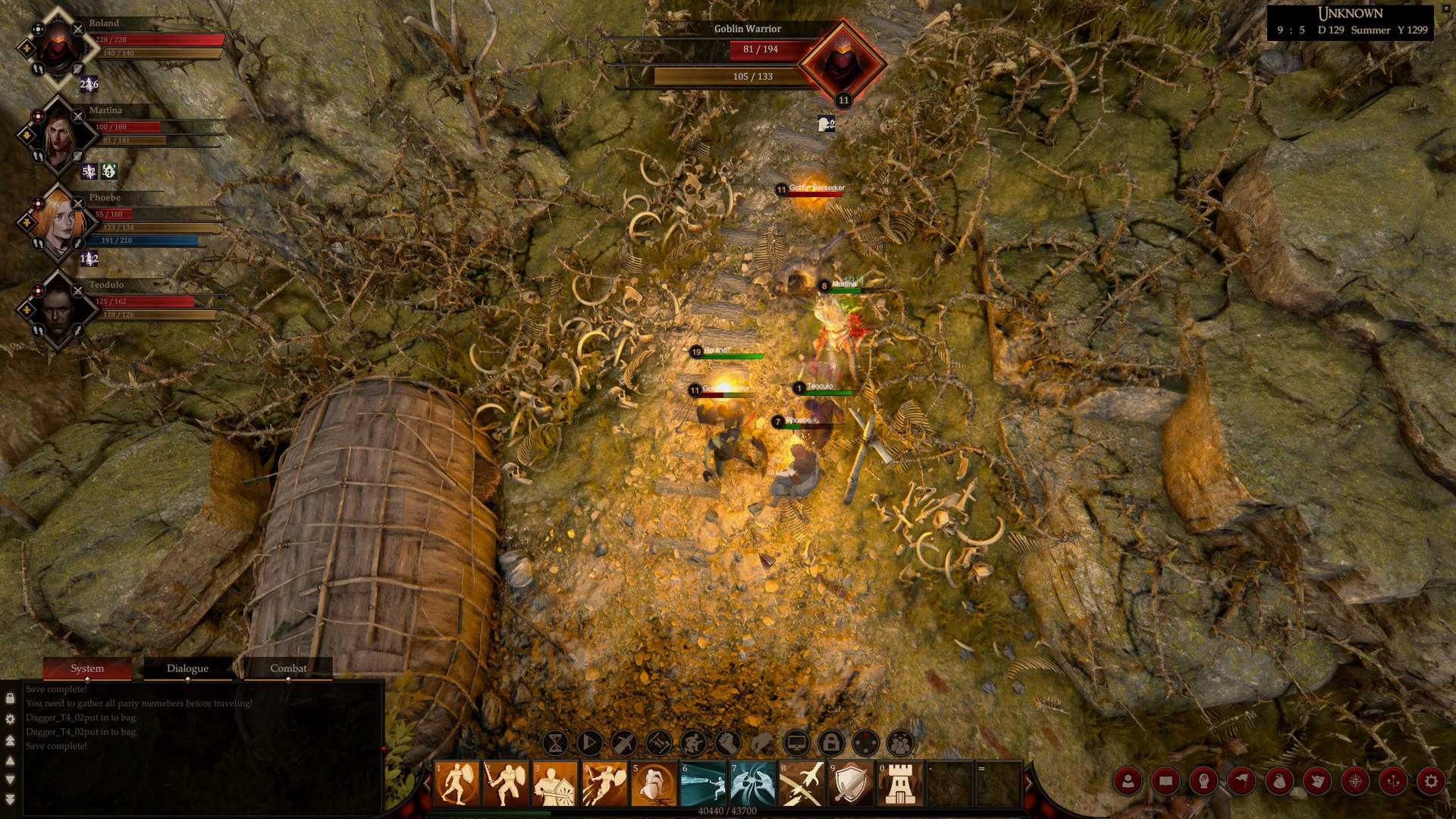
Task: Open the game settings gear icon
Action: 1432,783
